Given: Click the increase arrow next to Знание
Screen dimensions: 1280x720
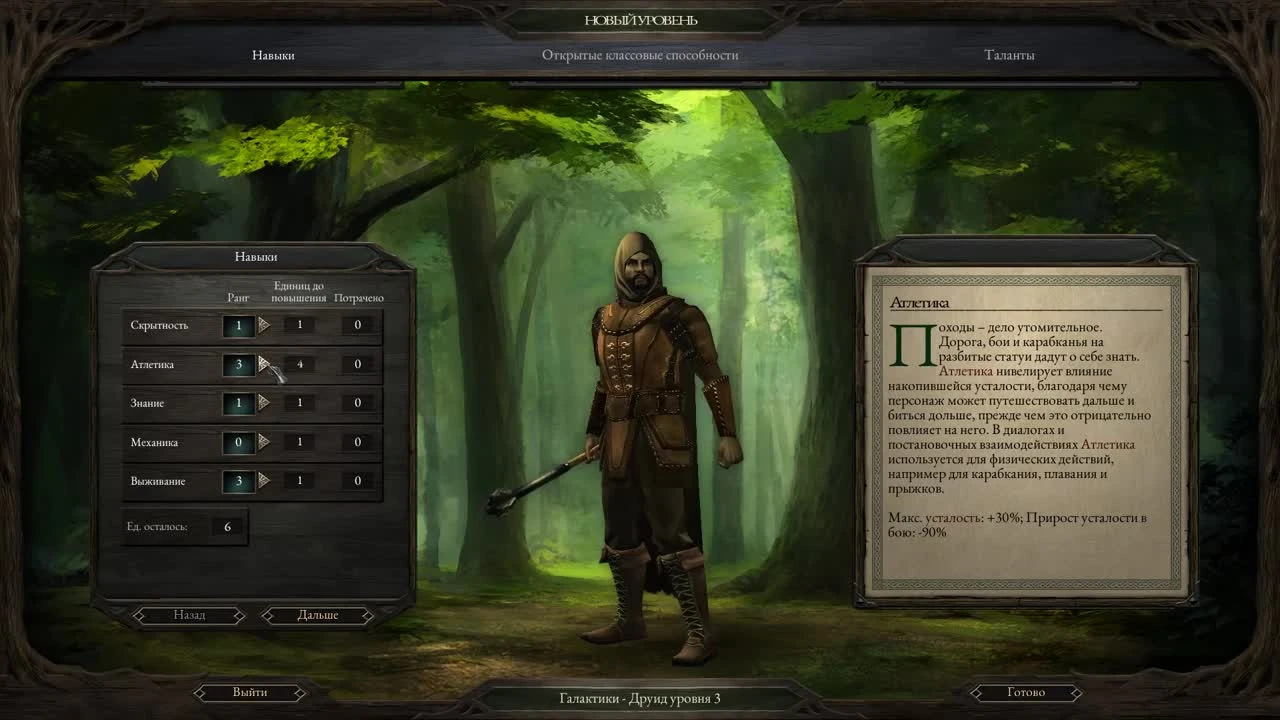Looking at the screenshot, I should pos(262,403).
